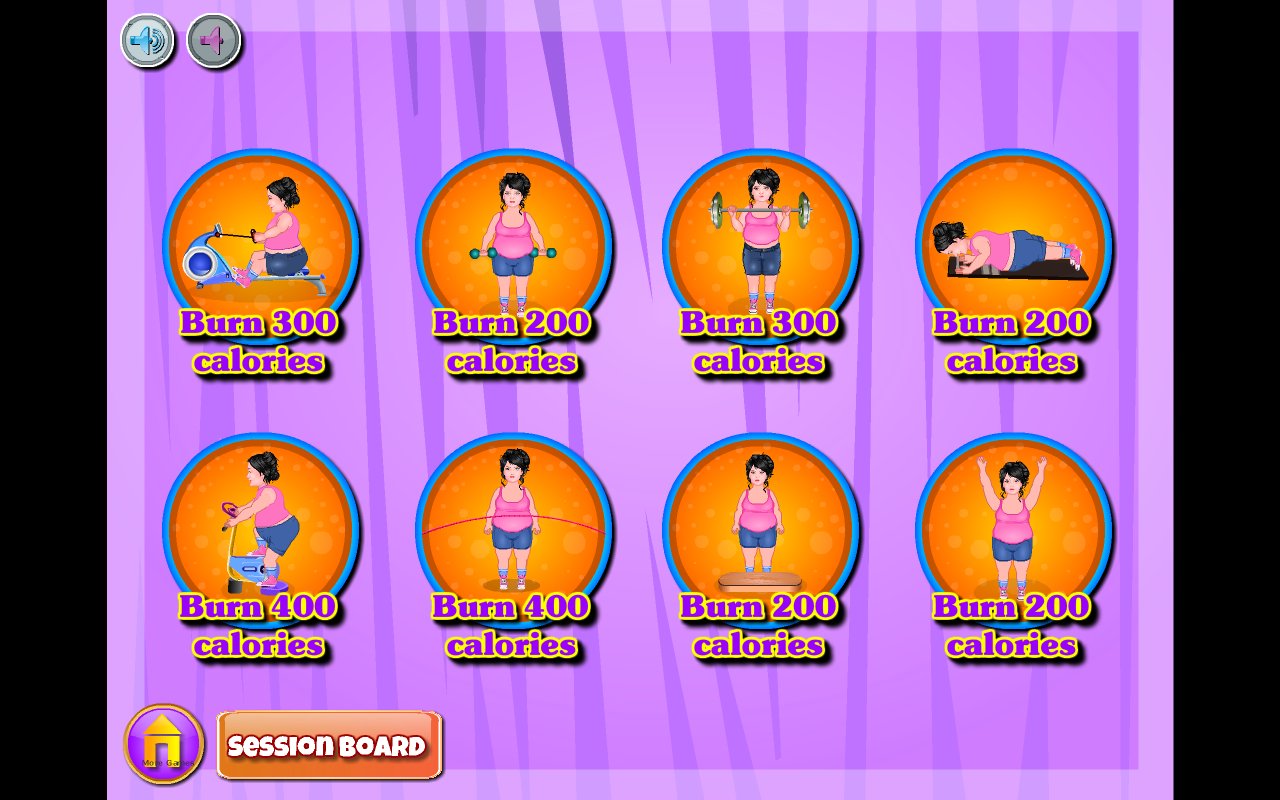The width and height of the screenshot is (1280, 800).
Task: Click Burn 400 calories under the exercise bike
Action: [260, 626]
